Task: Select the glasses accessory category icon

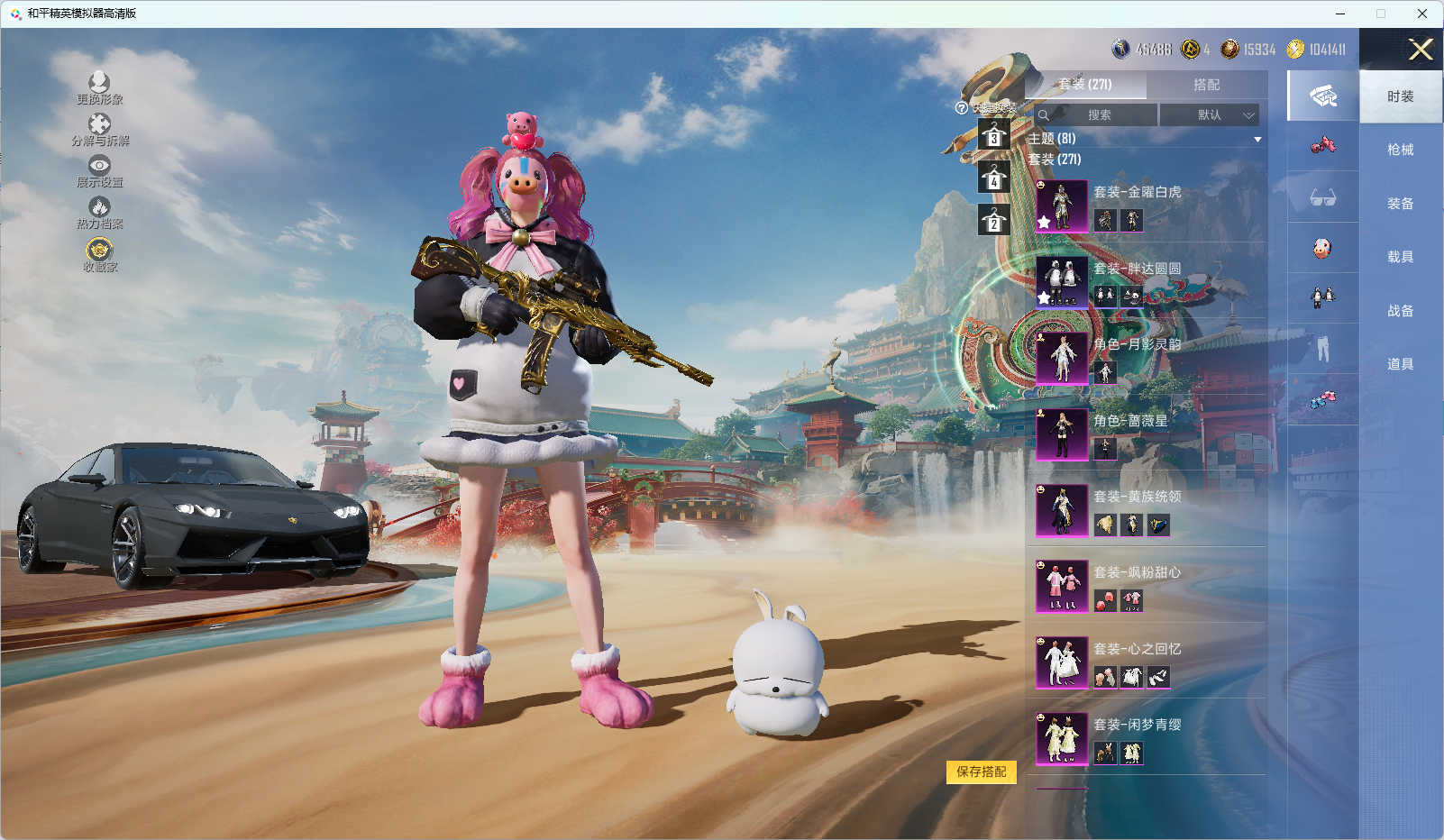Action: click(x=1322, y=197)
